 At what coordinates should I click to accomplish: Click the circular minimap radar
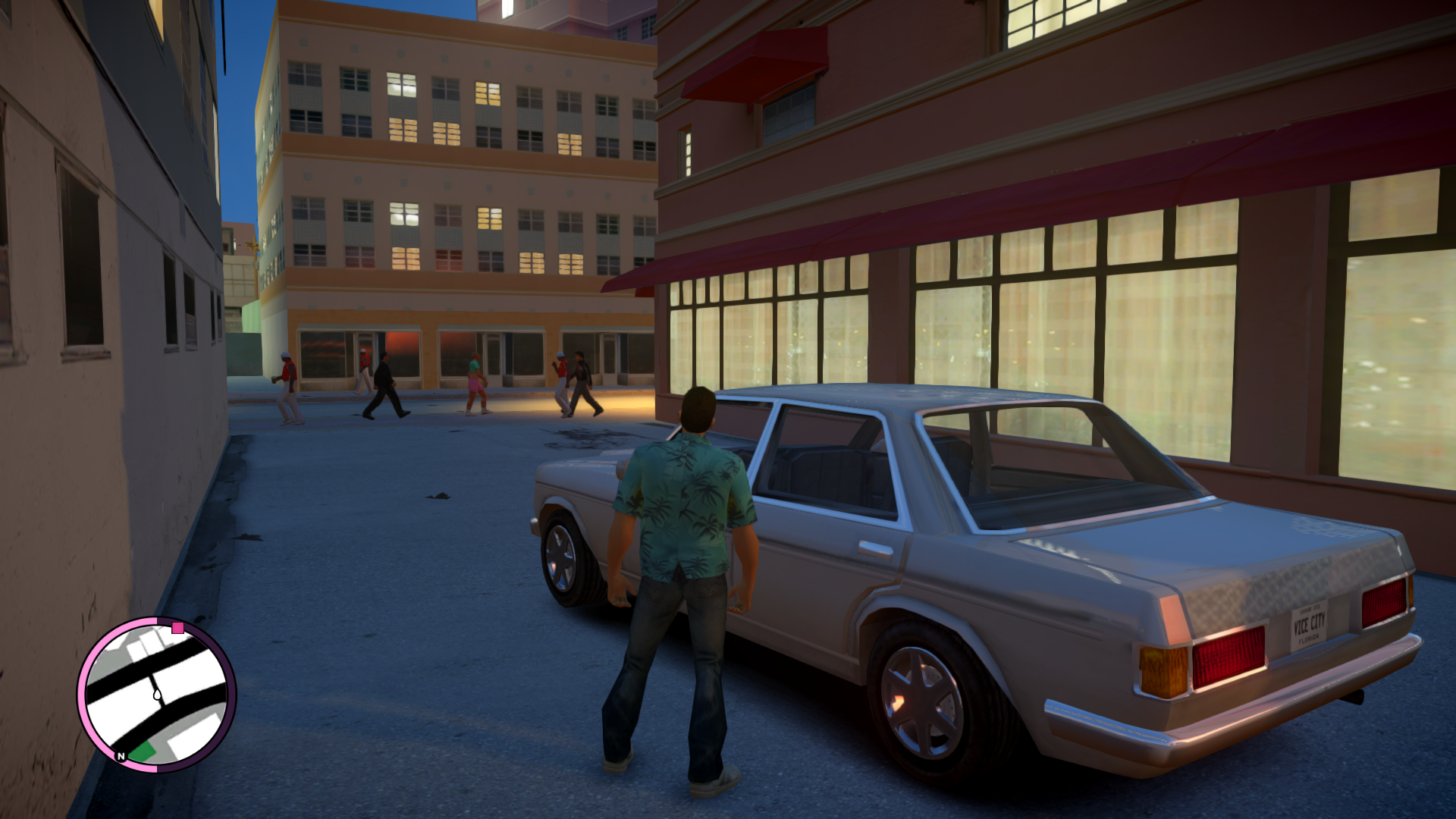coord(156,694)
